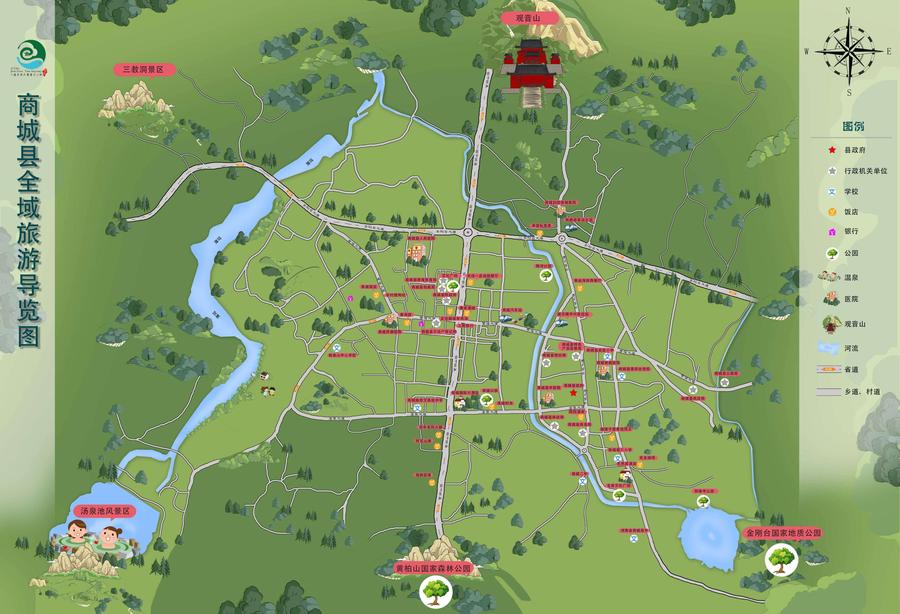The width and height of the screenshot is (900, 614).
Task: Click the 观音山 label above the temple
Action: [x=526, y=19]
